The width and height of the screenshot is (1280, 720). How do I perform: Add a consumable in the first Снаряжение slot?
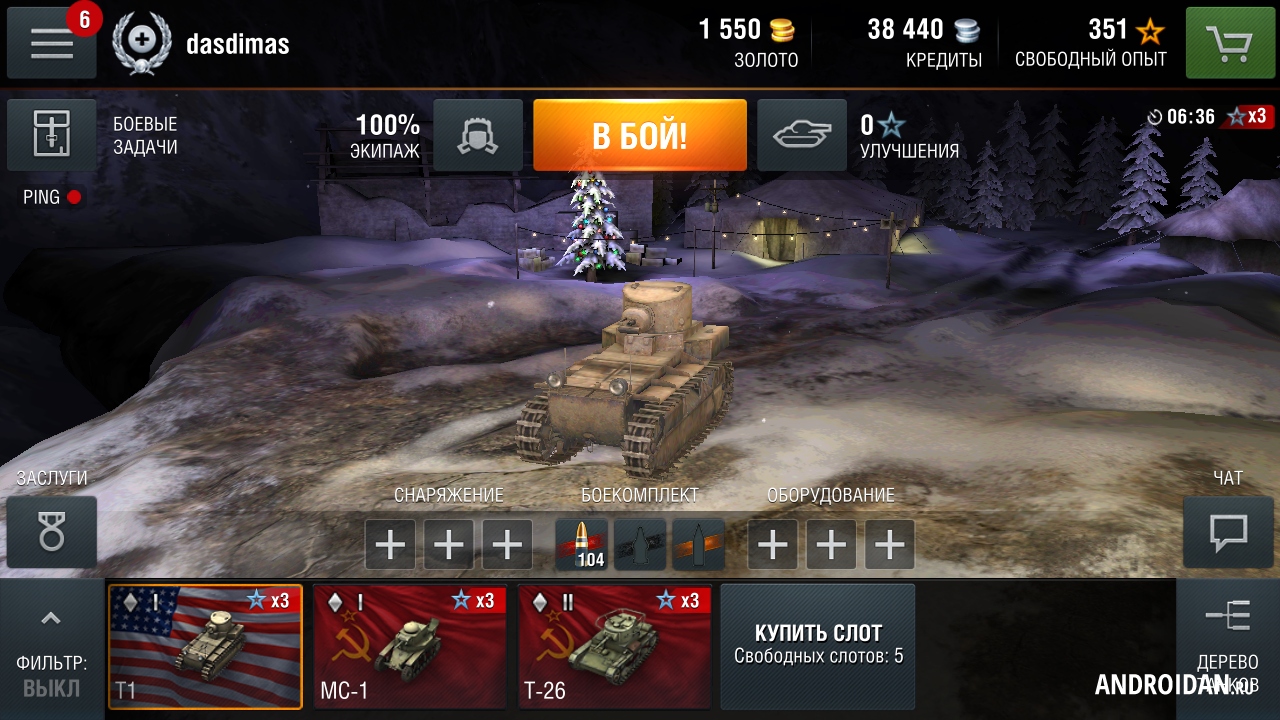pyautogui.click(x=390, y=544)
